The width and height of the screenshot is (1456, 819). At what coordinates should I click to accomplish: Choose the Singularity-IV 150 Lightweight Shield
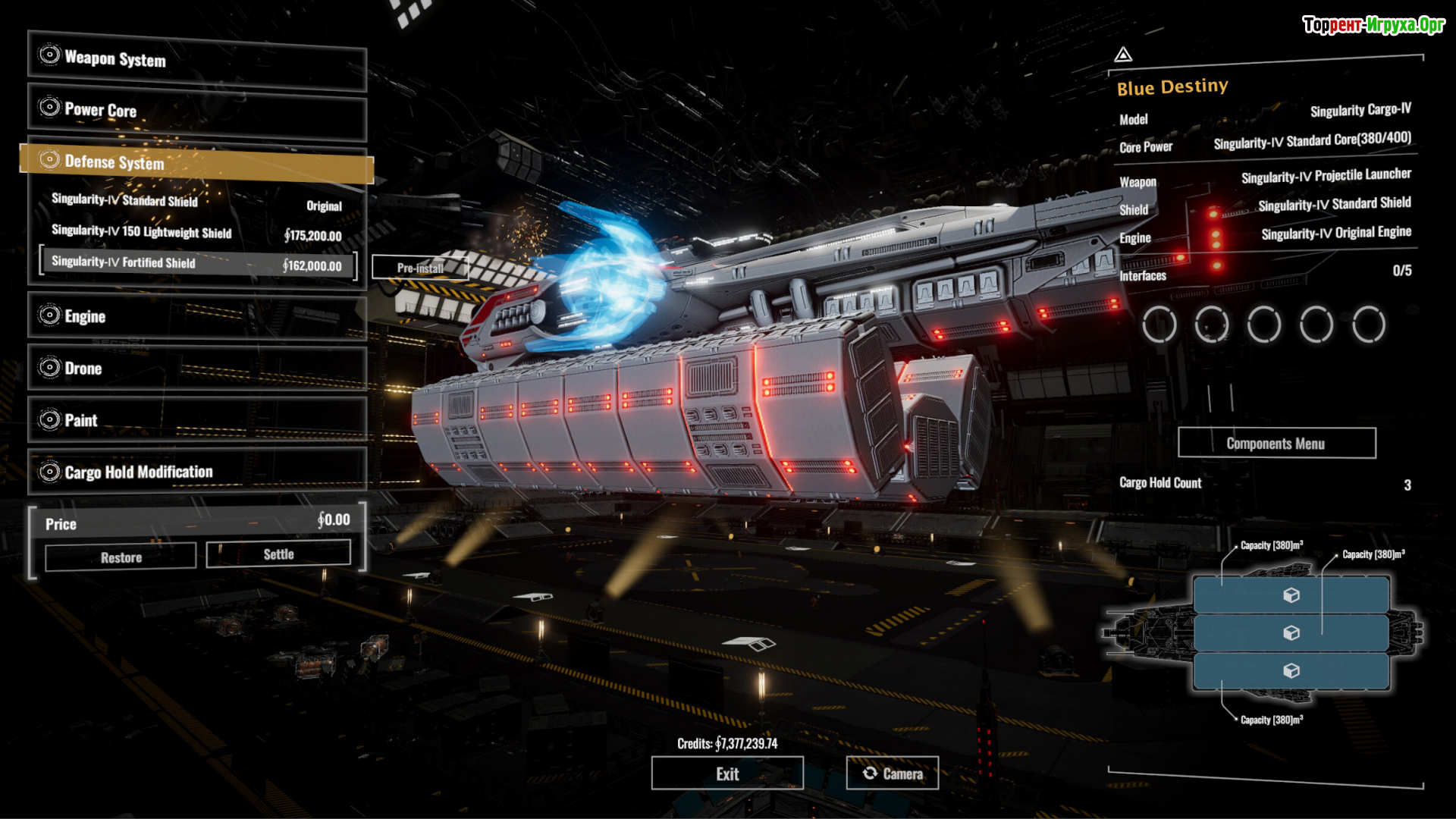coord(196,234)
